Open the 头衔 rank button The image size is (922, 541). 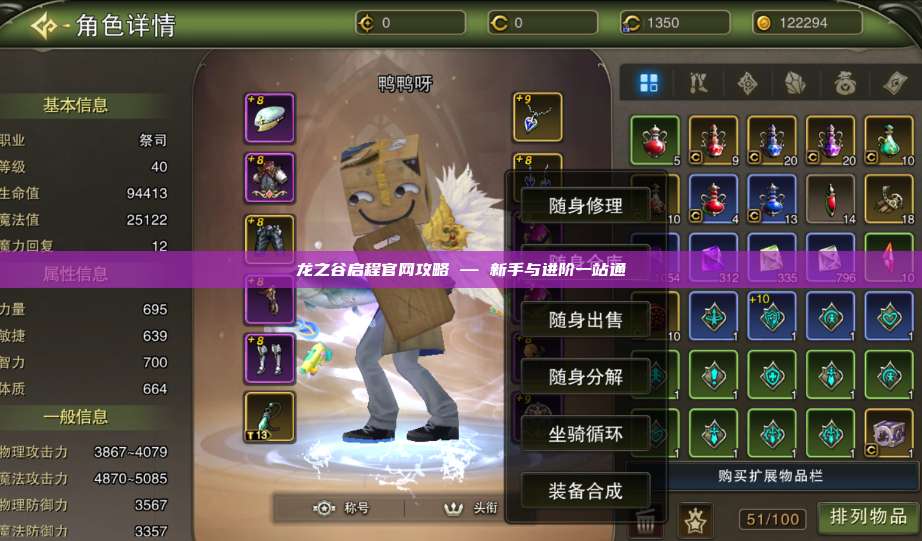click(x=472, y=508)
